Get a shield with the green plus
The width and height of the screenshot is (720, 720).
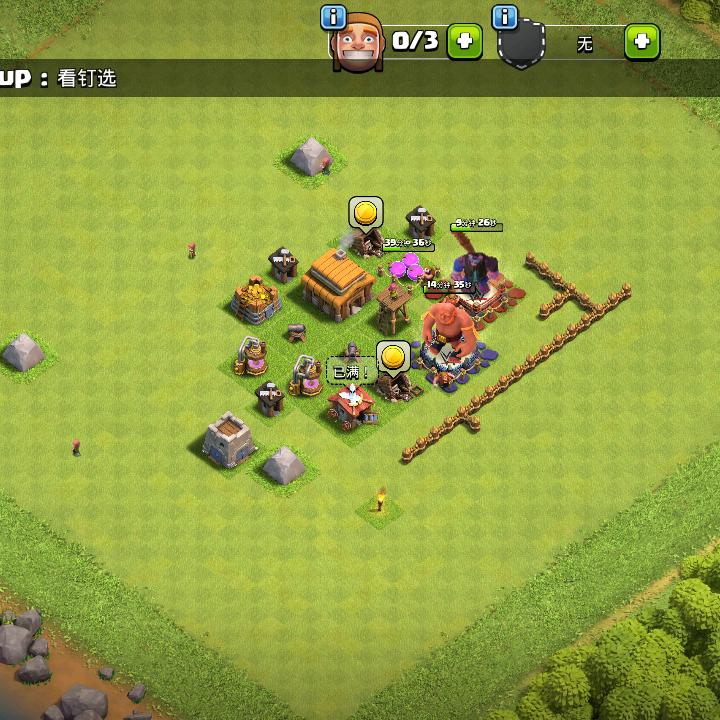pos(642,41)
